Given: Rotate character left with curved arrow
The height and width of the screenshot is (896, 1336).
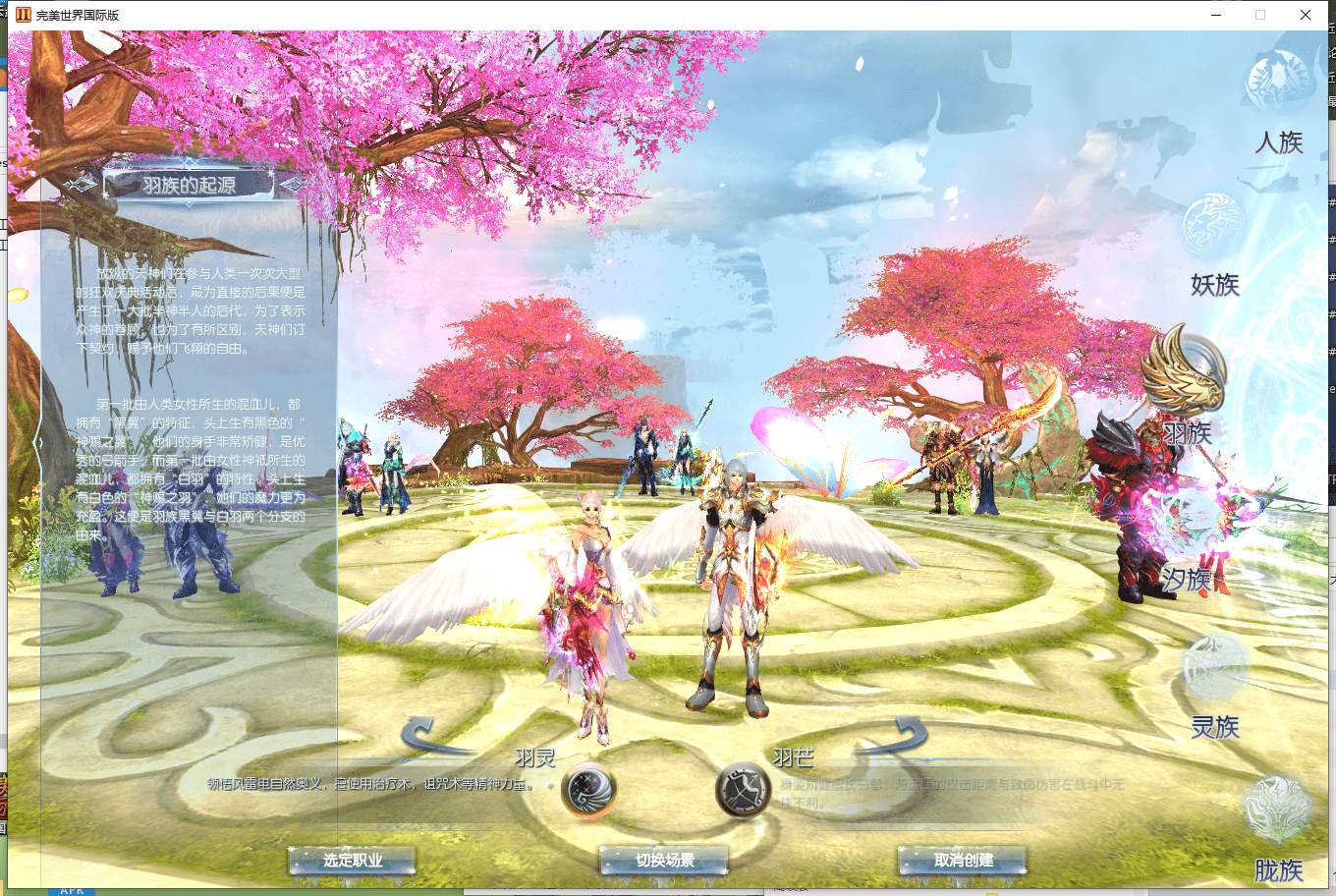Looking at the screenshot, I should click(431, 736).
